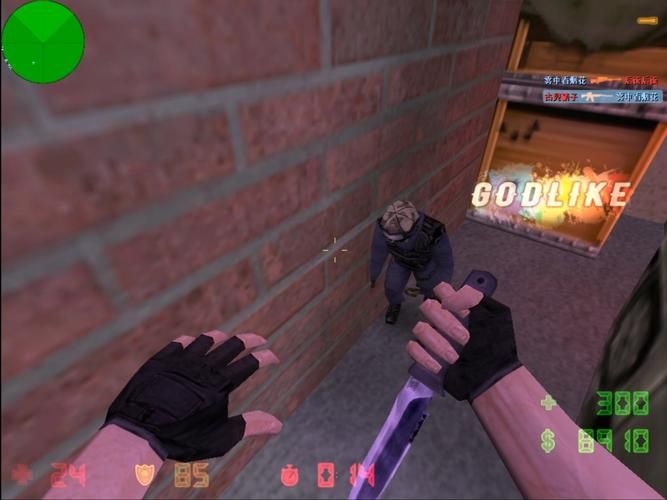This screenshot has width=667, height=500.
Task: Click the green circular radar
Action: (42, 42)
